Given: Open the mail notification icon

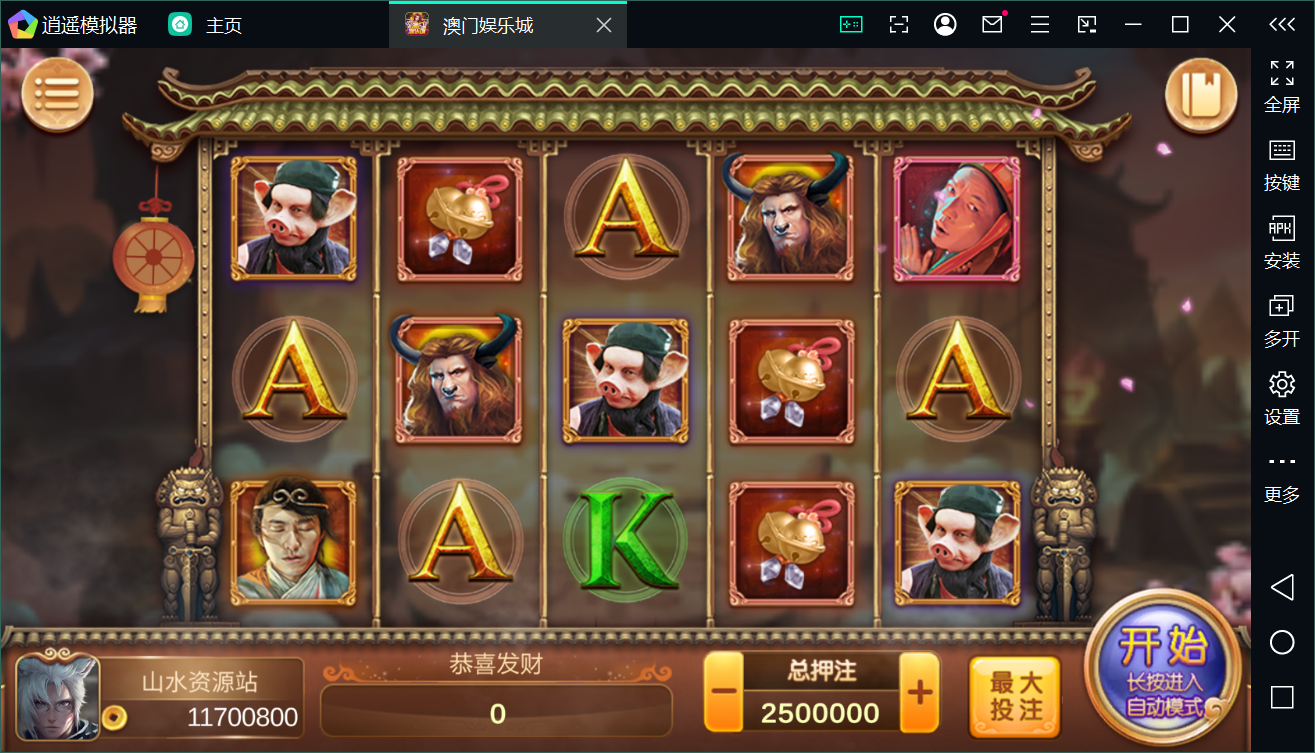Looking at the screenshot, I should tap(991, 24).
